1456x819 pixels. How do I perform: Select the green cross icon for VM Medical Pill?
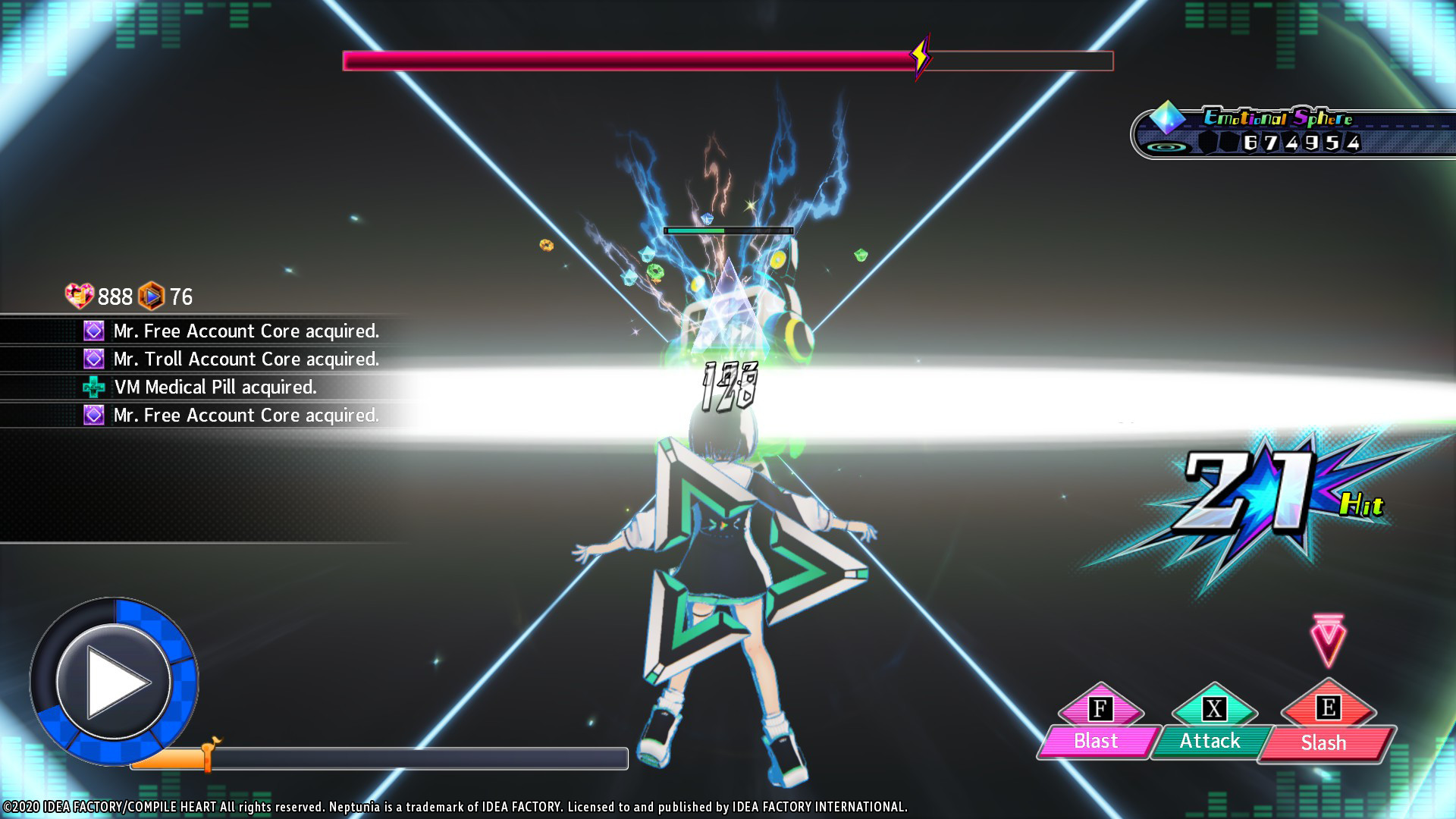pyautogui.click(x=93, y=388)
